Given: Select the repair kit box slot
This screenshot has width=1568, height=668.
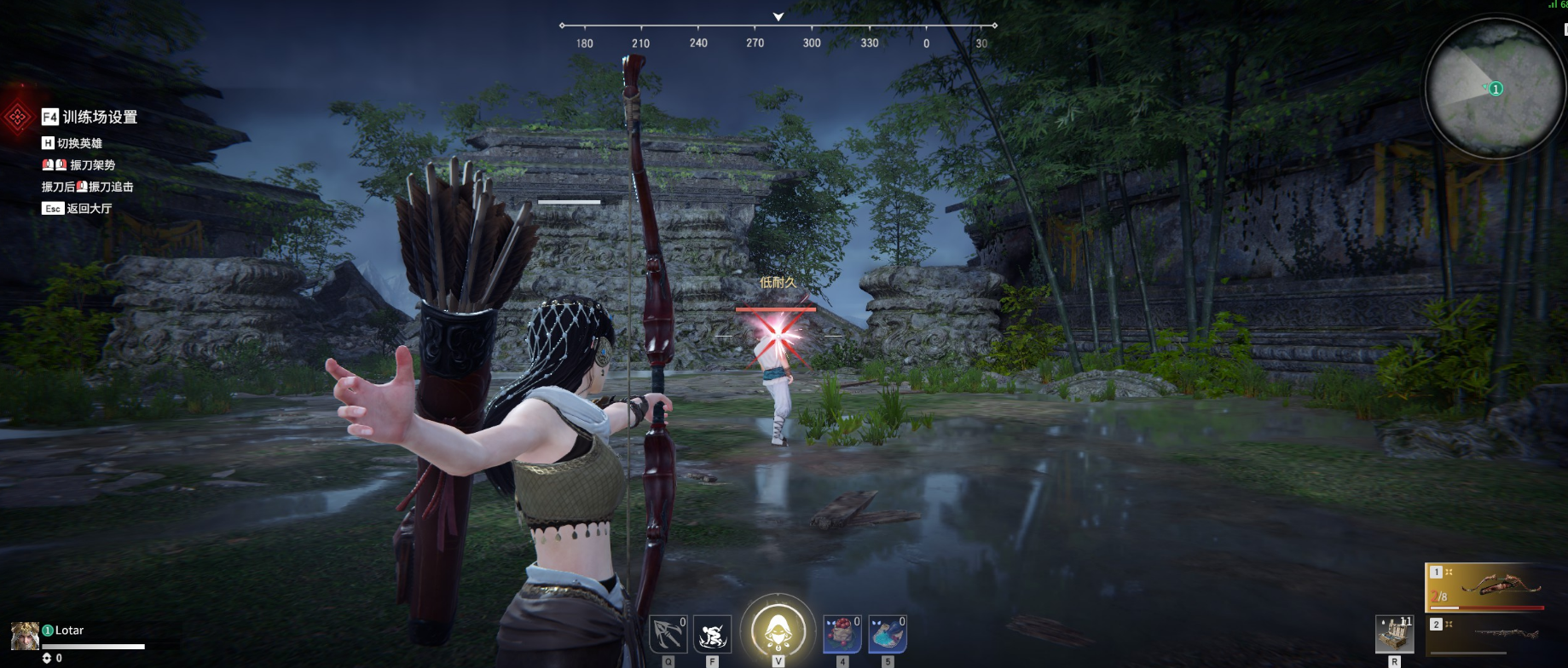Looking at the screenshot, I should click(x=1394, y=634).
